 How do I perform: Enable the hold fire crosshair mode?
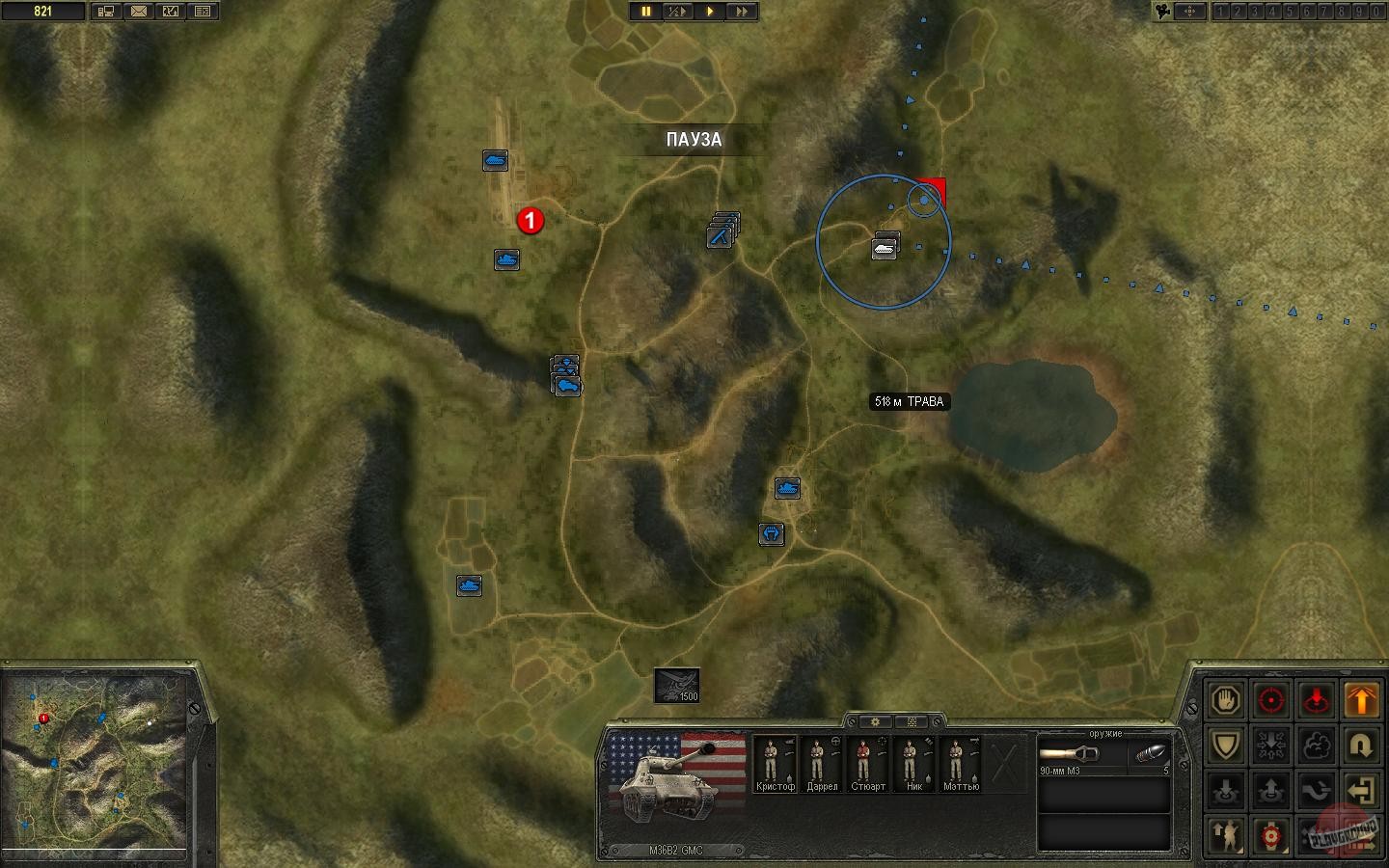click(1270, 700)
